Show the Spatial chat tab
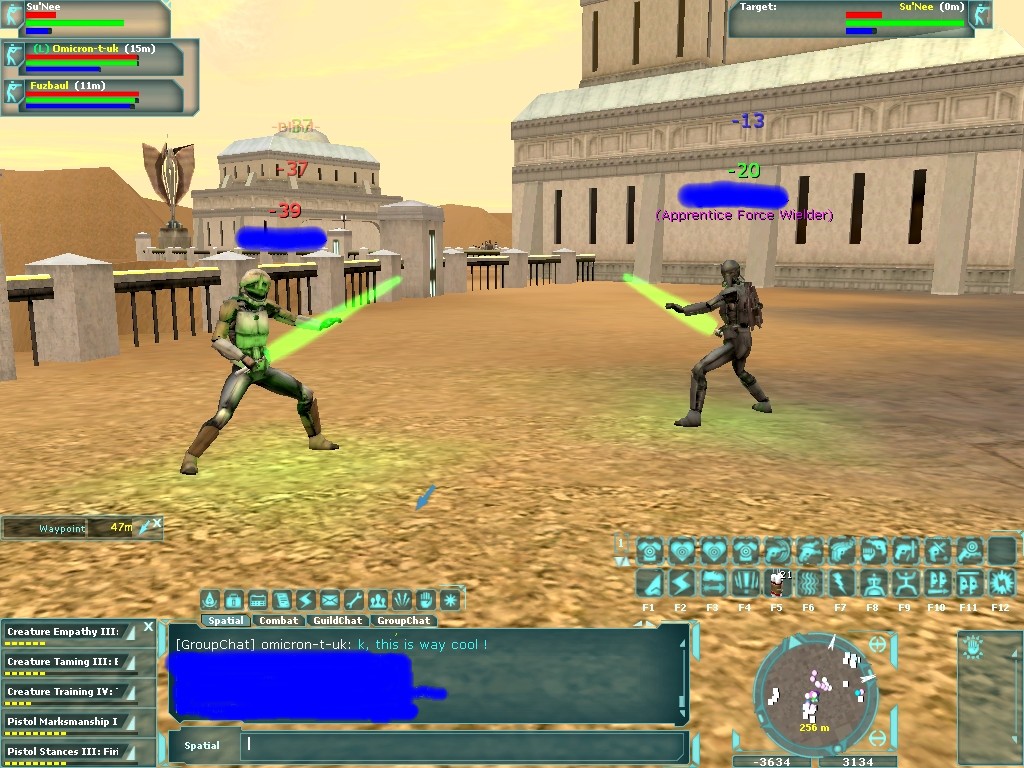Image resolution: width=1024 pixels, height=768 pixels. tap(226, 621)
